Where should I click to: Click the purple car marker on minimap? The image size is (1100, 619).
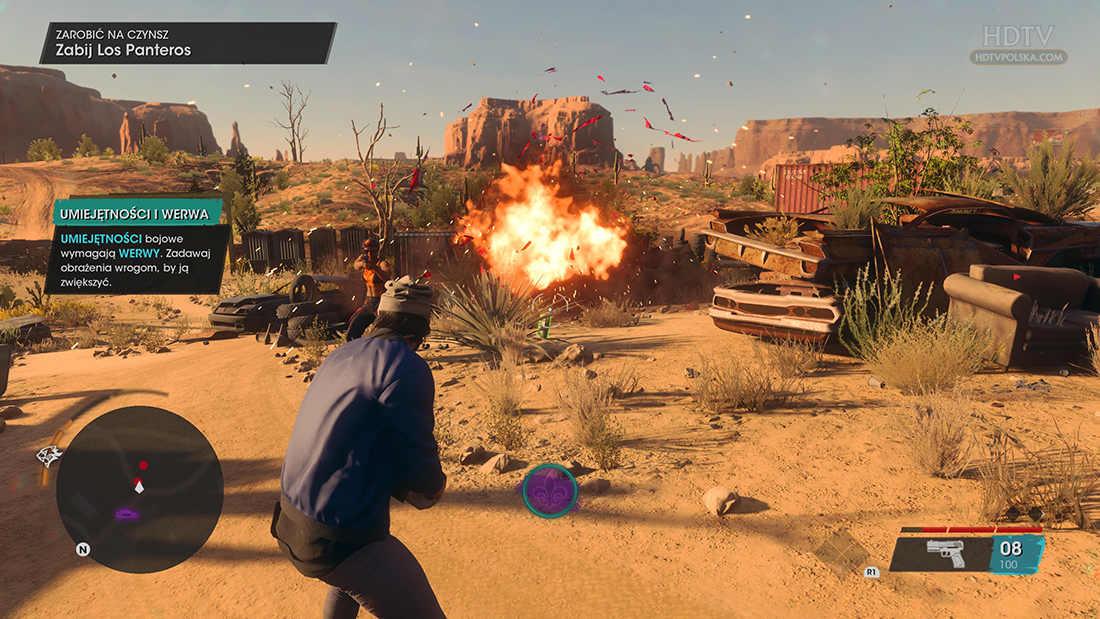(127, 514)
